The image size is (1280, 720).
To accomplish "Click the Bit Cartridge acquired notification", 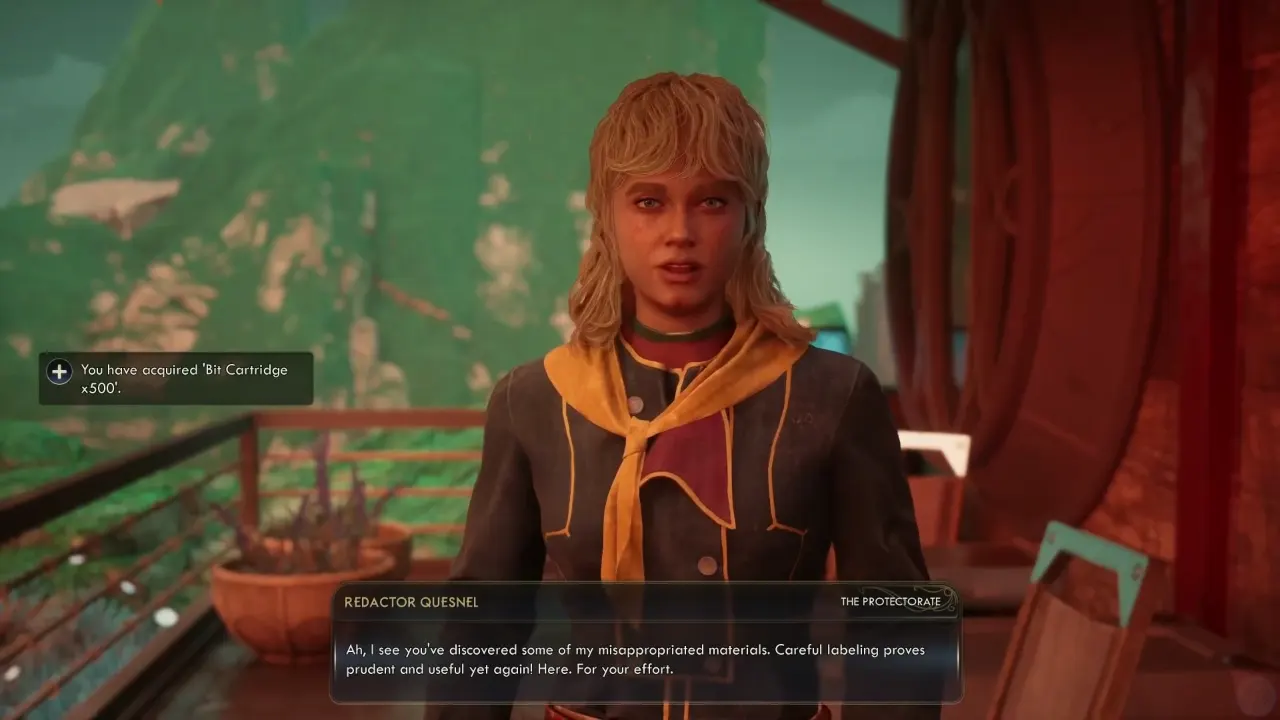I will [176, 379].
